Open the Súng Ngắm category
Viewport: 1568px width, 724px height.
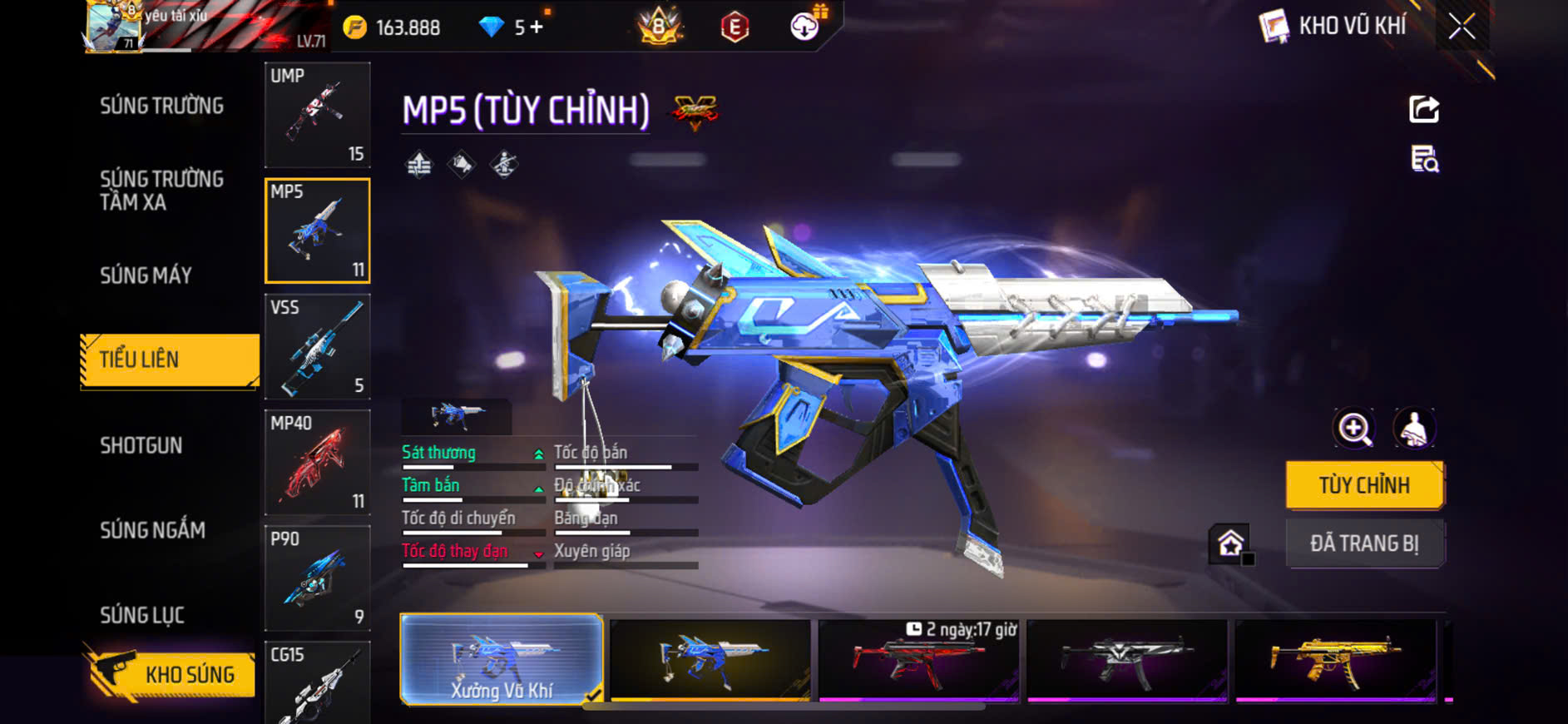152,530
